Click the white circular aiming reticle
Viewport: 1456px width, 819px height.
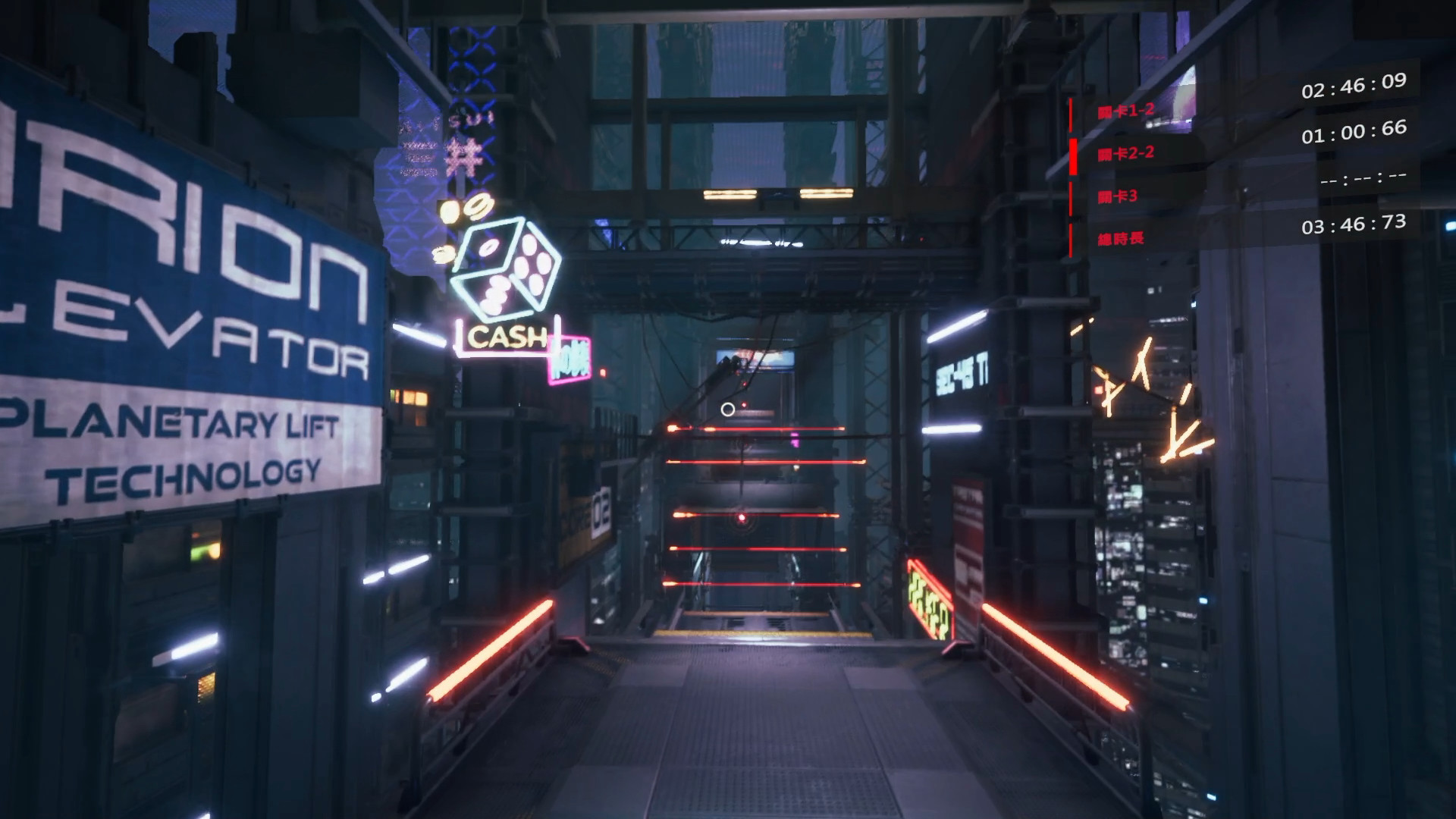point(726,410)
